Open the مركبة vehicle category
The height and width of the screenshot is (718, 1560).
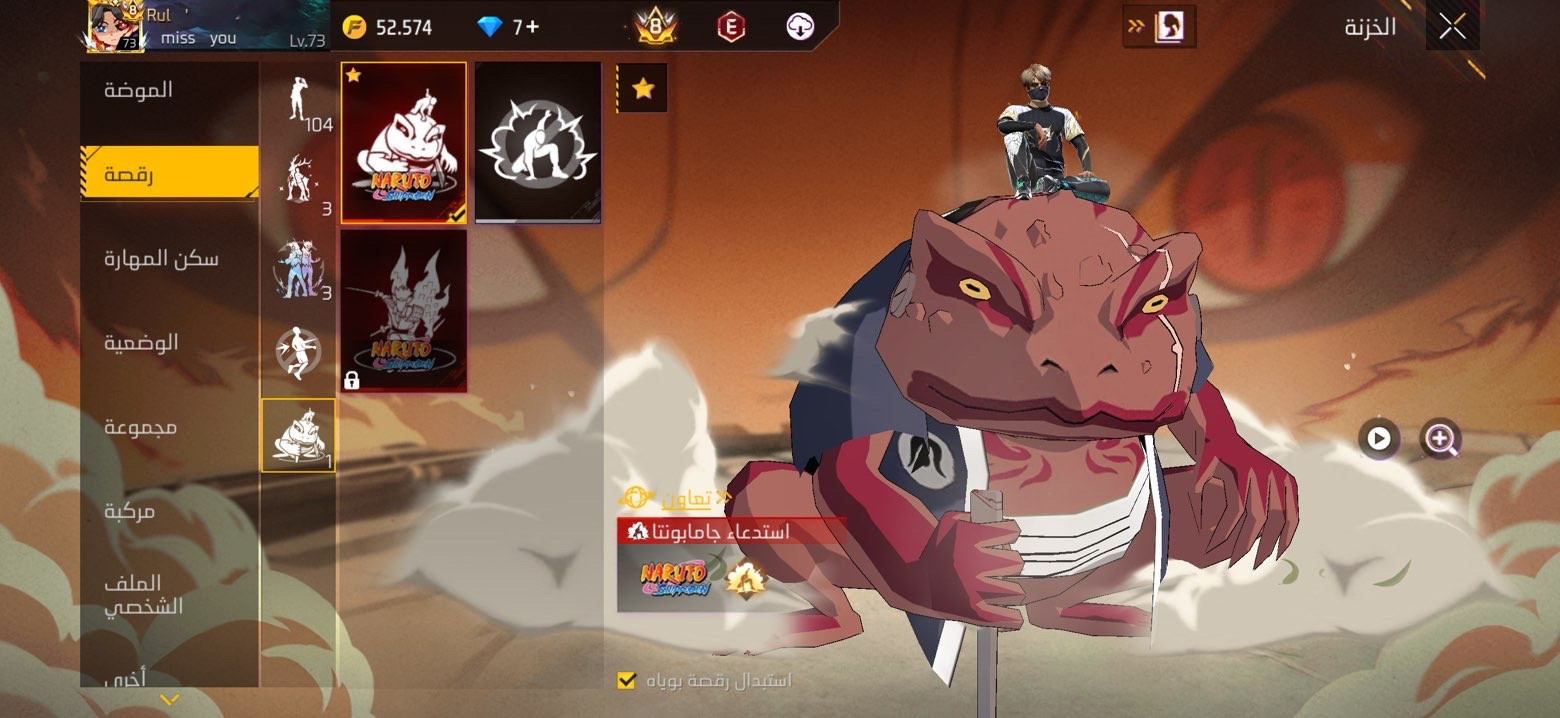130,511
